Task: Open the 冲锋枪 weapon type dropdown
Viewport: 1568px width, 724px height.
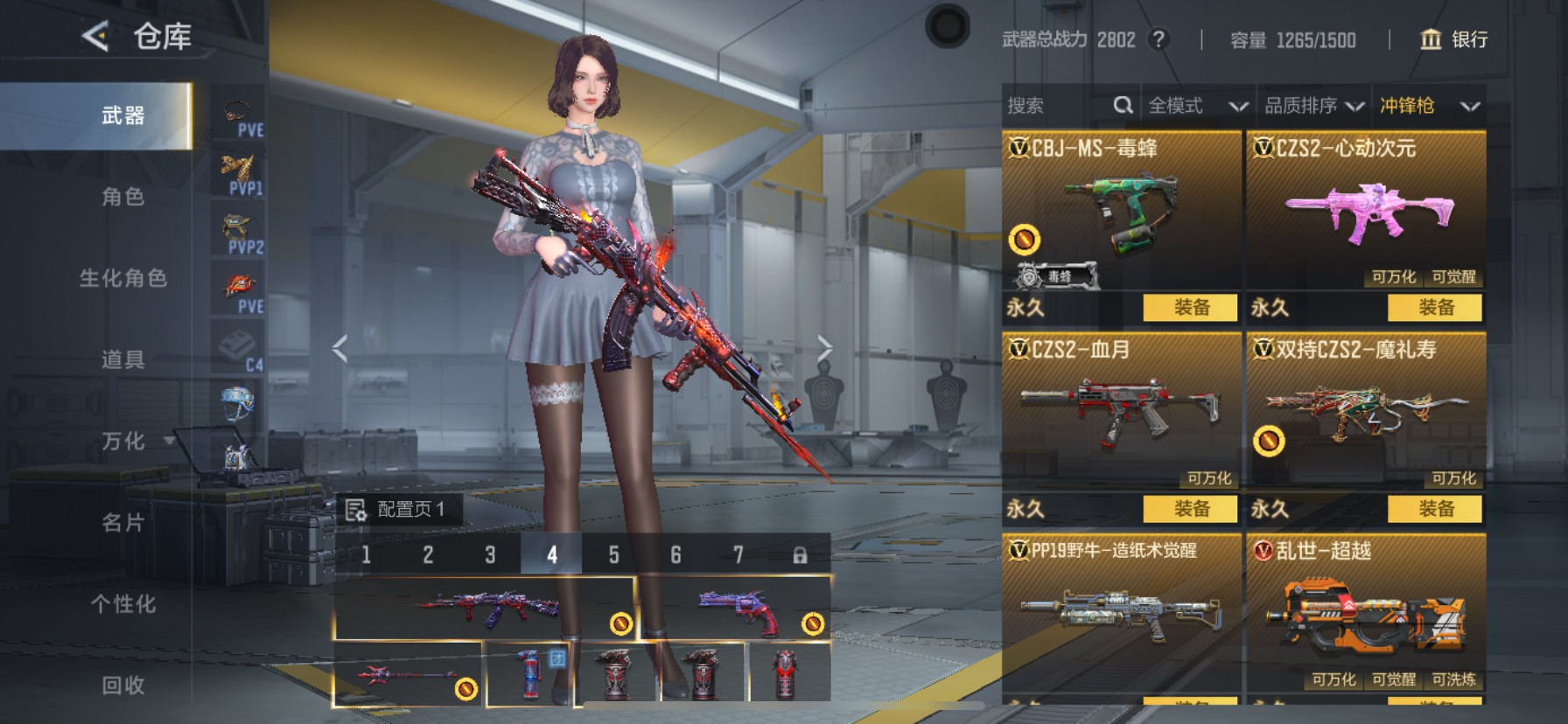Action: coord(1429,106)
